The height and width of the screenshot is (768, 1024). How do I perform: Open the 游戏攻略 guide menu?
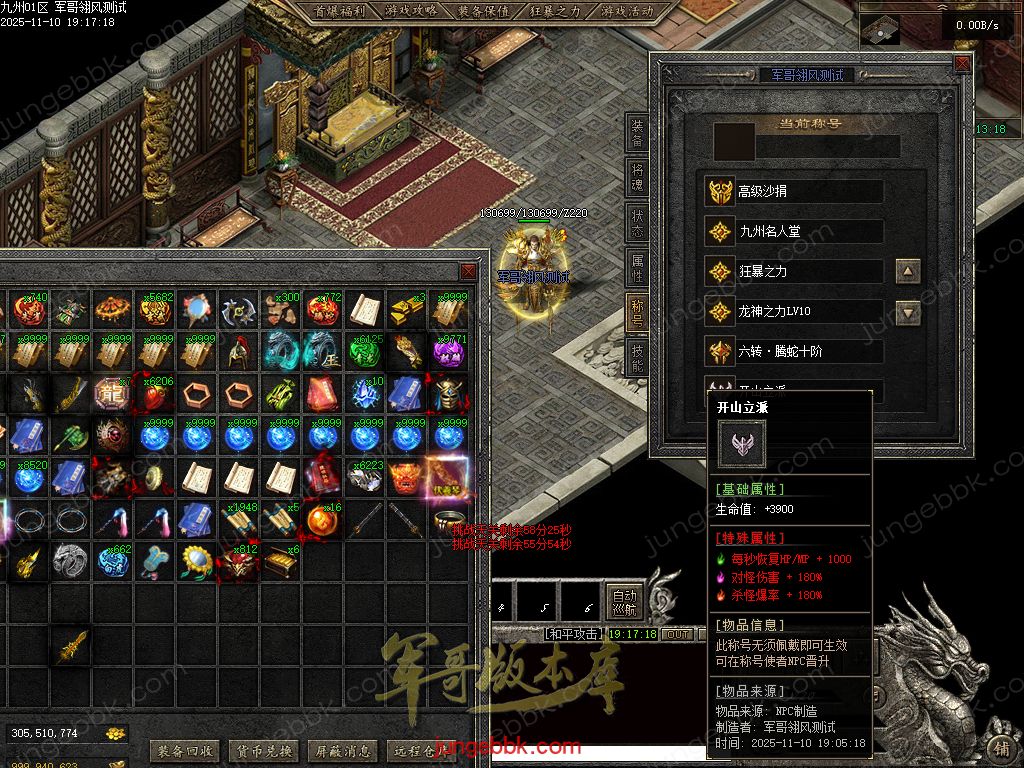411,12
